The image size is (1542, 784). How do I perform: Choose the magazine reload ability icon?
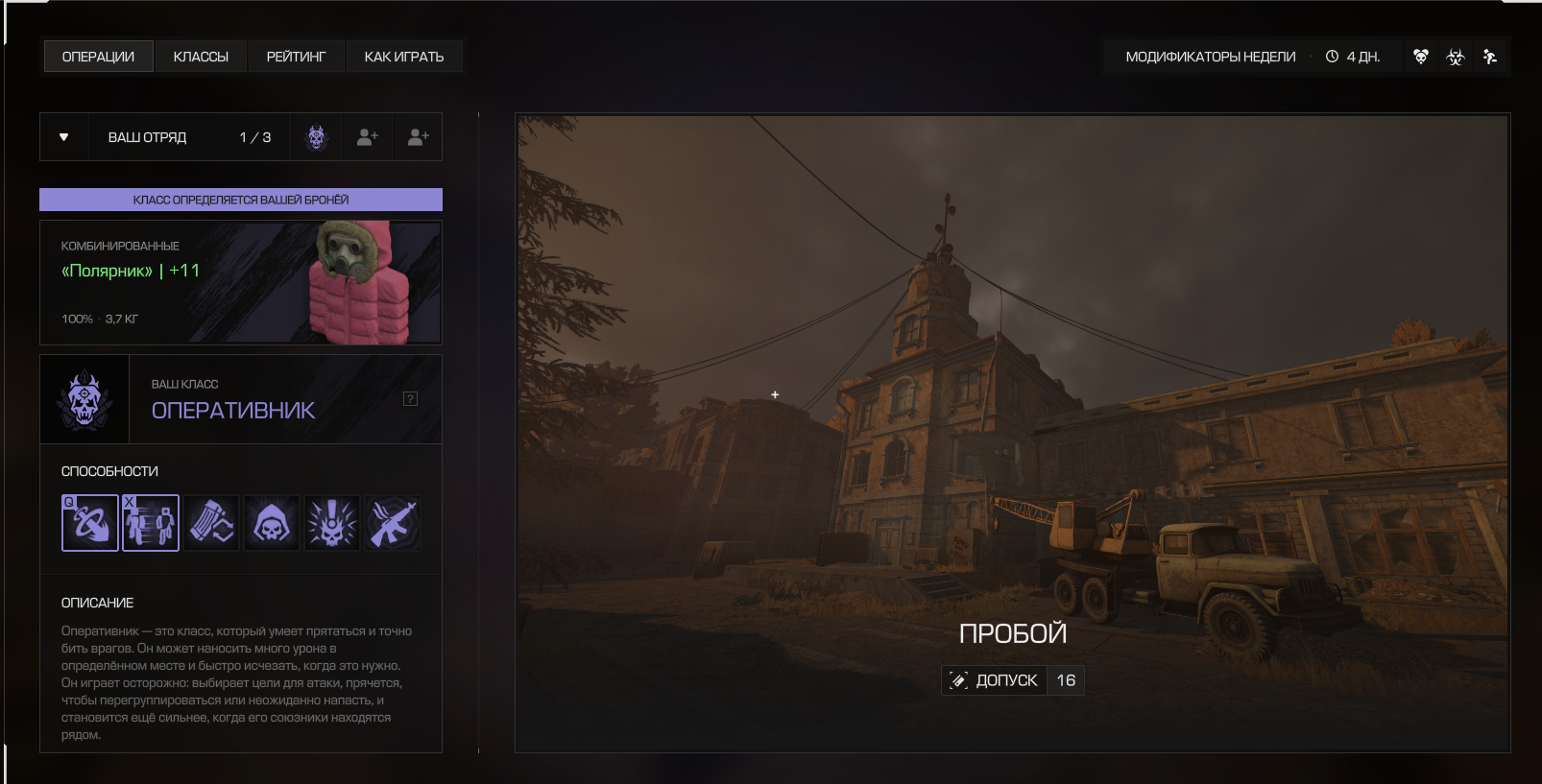pyautogui.click(x=211, y=523)
